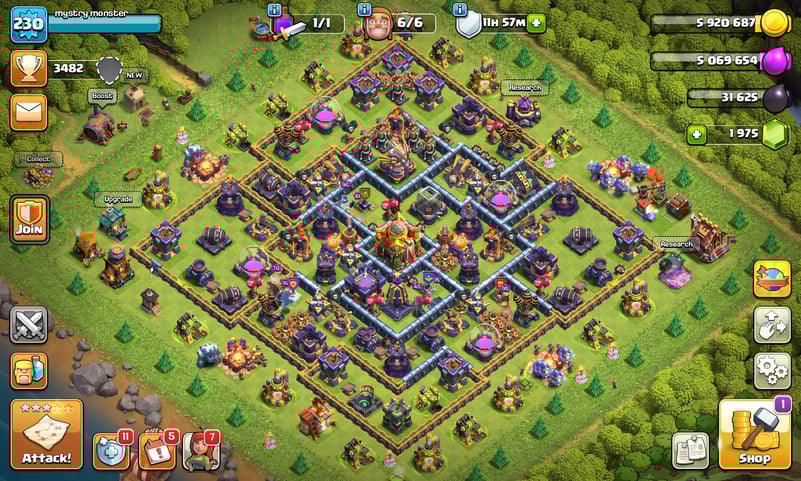The height and width of the screenshot is (481, 801).
Task: Open the village layout editor hand icon
Action: click(771, 324)
